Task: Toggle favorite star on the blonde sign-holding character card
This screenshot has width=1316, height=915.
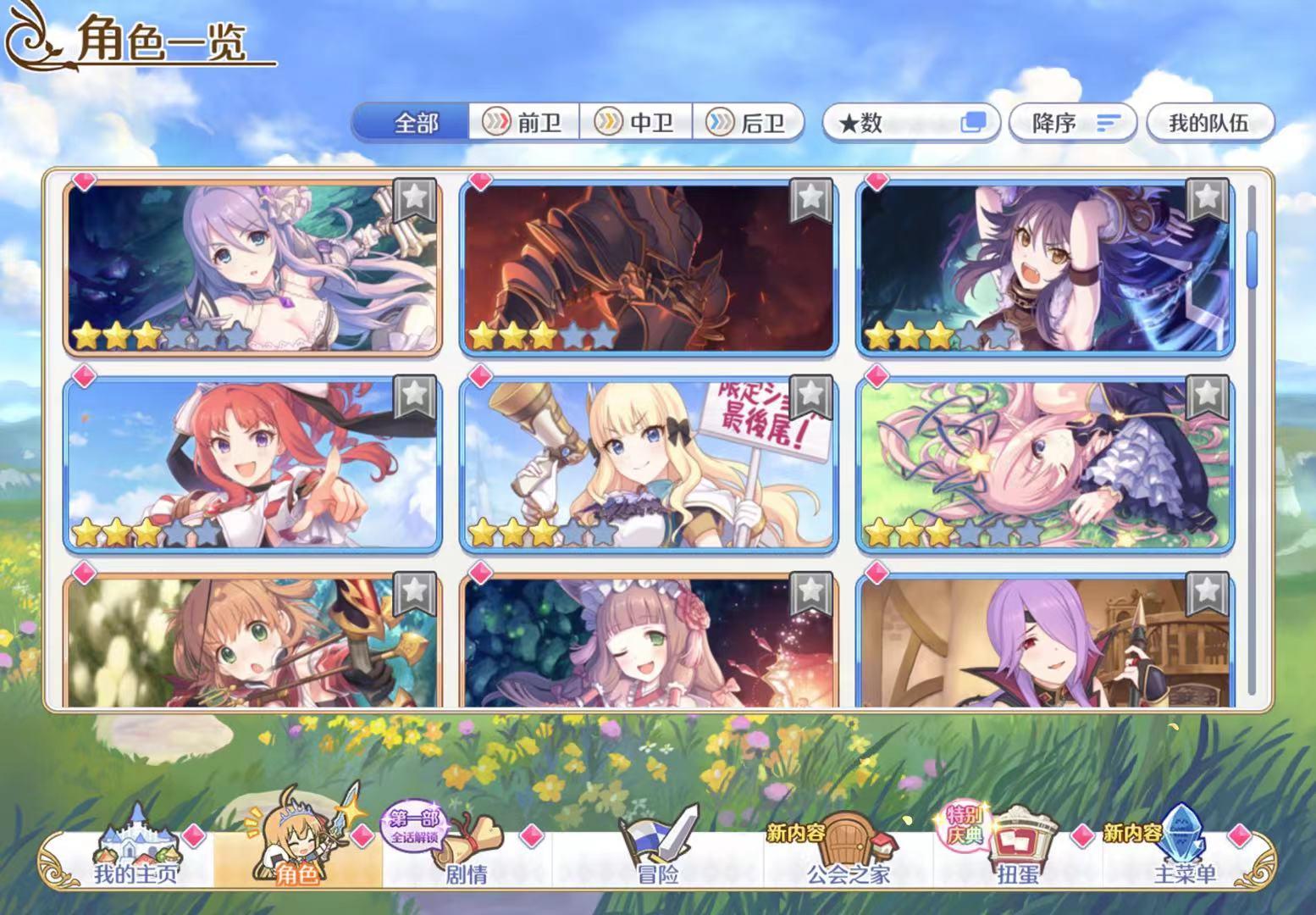Action: pos(810,394)
